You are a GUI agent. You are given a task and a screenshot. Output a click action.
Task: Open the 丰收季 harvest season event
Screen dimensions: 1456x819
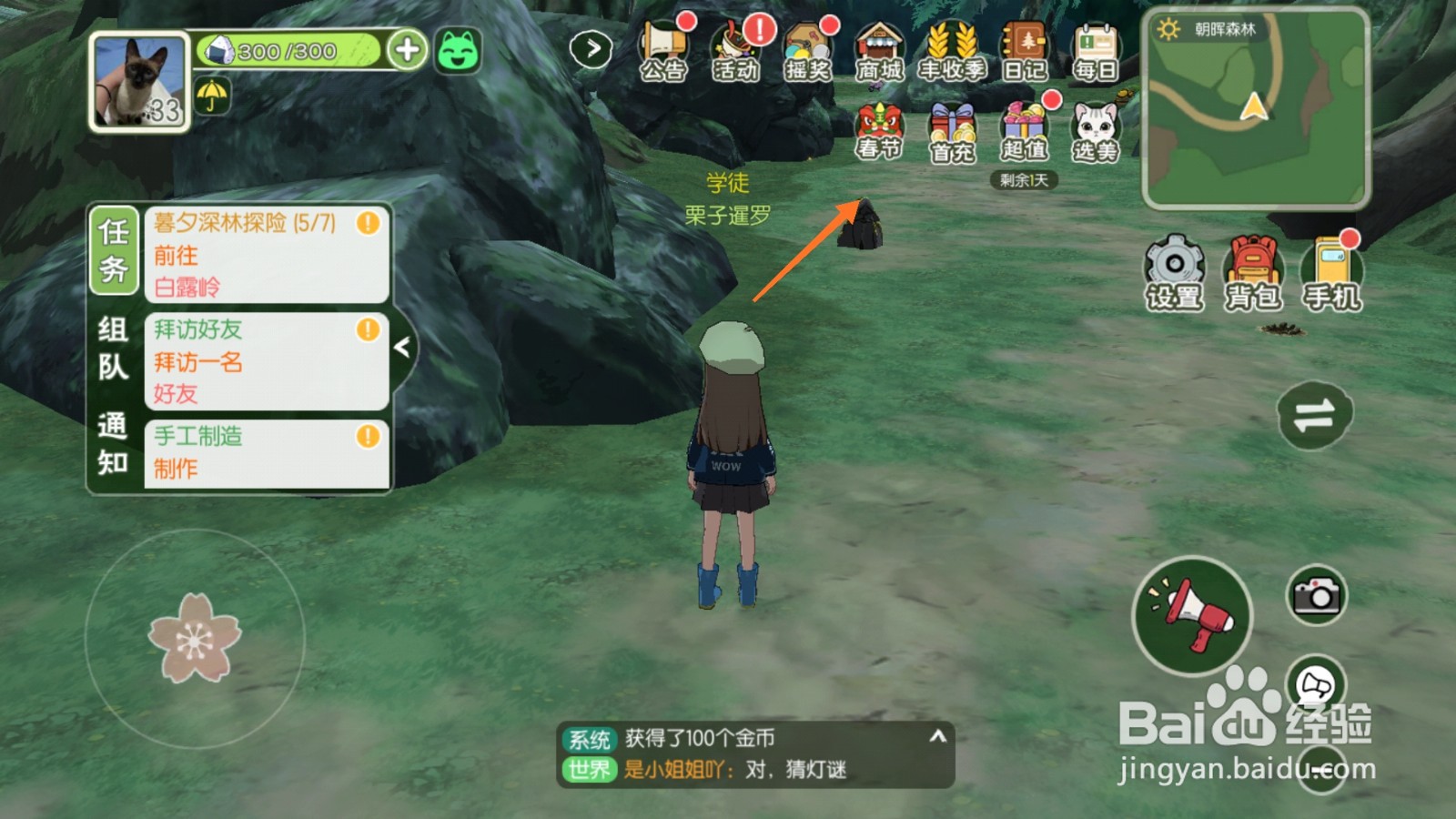pos(952,50)
